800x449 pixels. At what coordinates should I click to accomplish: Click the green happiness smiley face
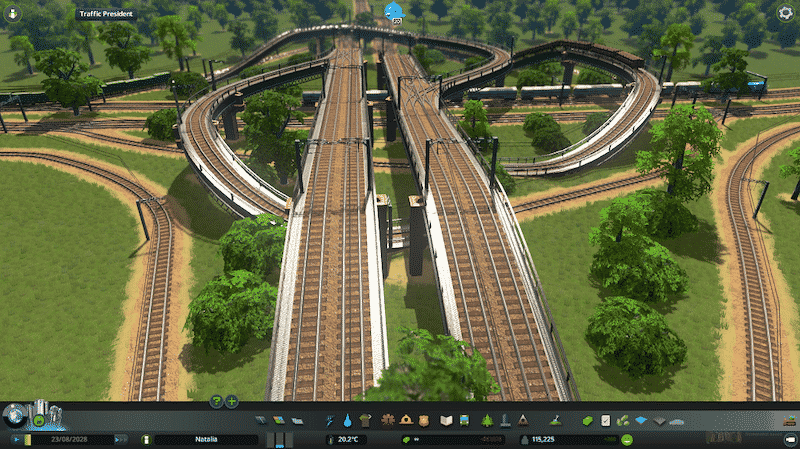point(626,439)
